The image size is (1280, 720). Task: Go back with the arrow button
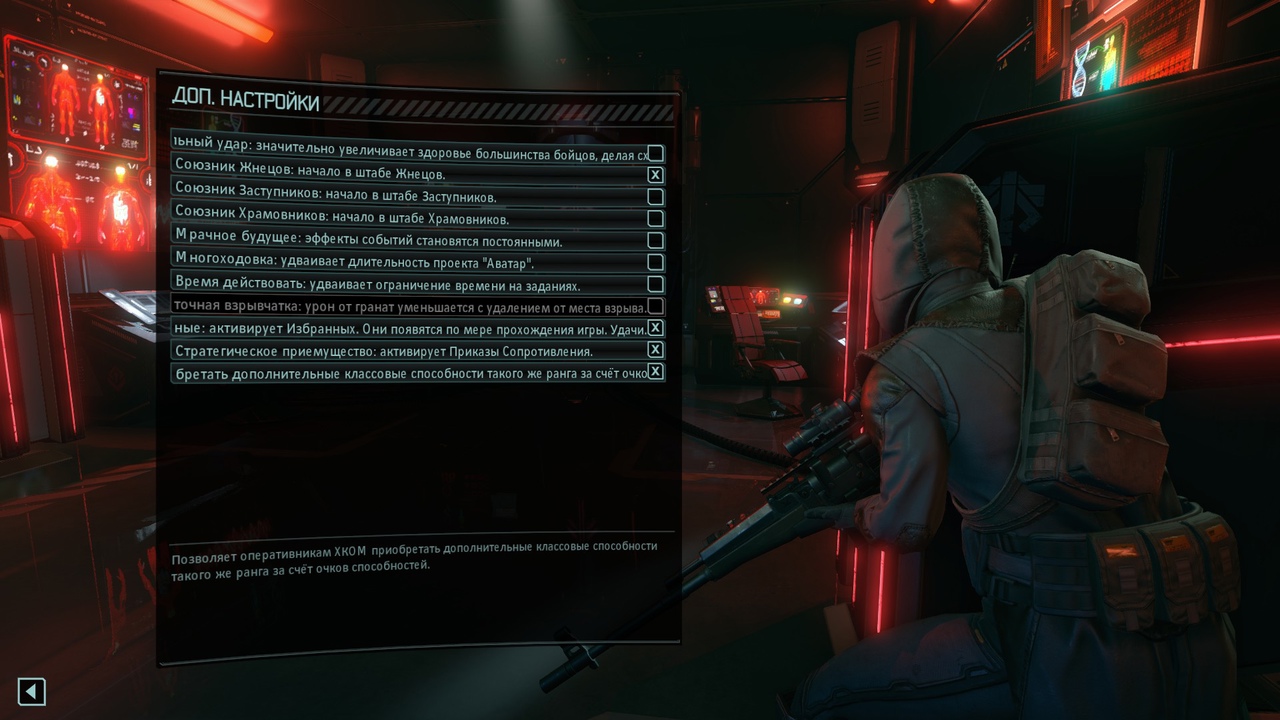32,691
